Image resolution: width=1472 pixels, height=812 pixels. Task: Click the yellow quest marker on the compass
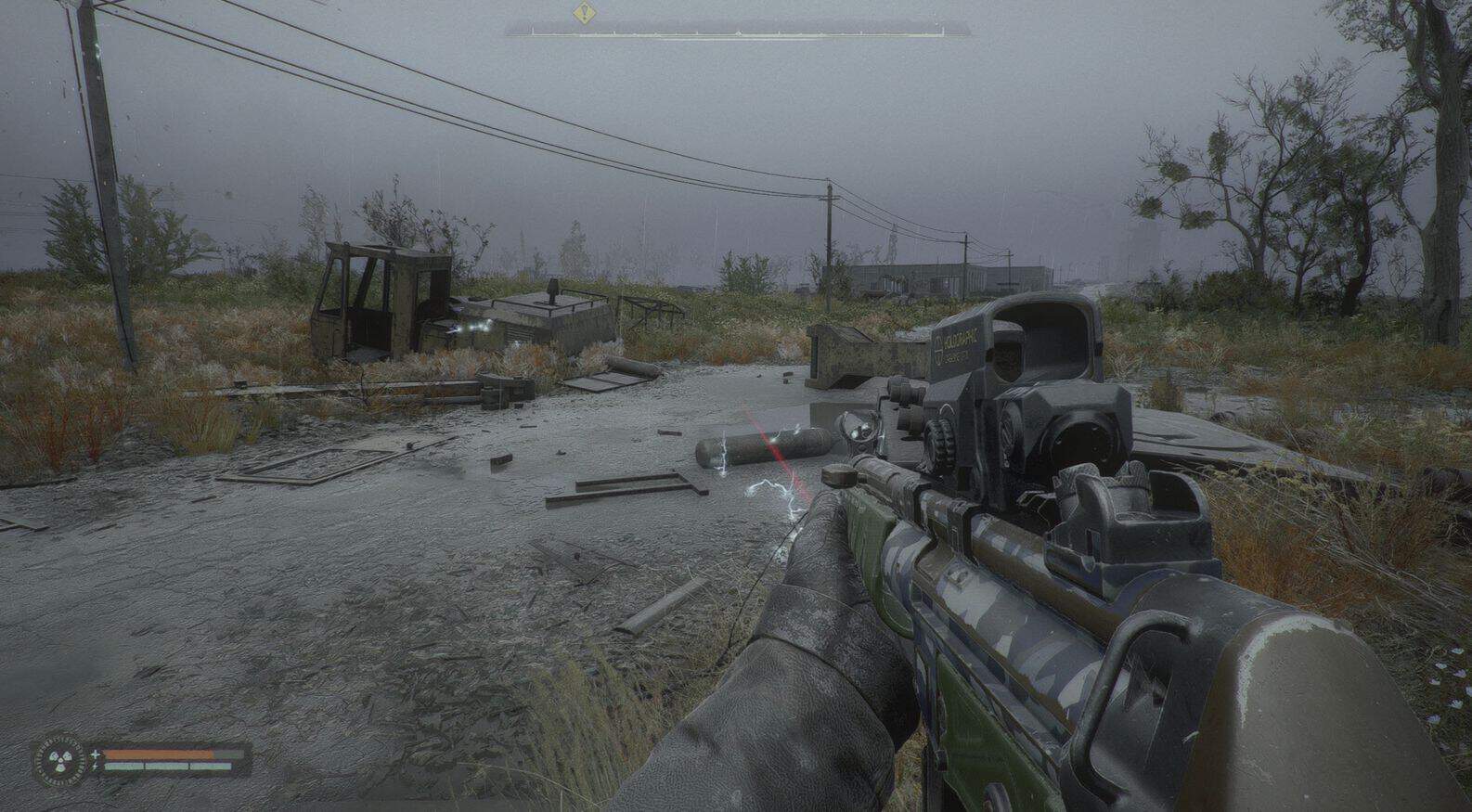[x=583, y=13]
